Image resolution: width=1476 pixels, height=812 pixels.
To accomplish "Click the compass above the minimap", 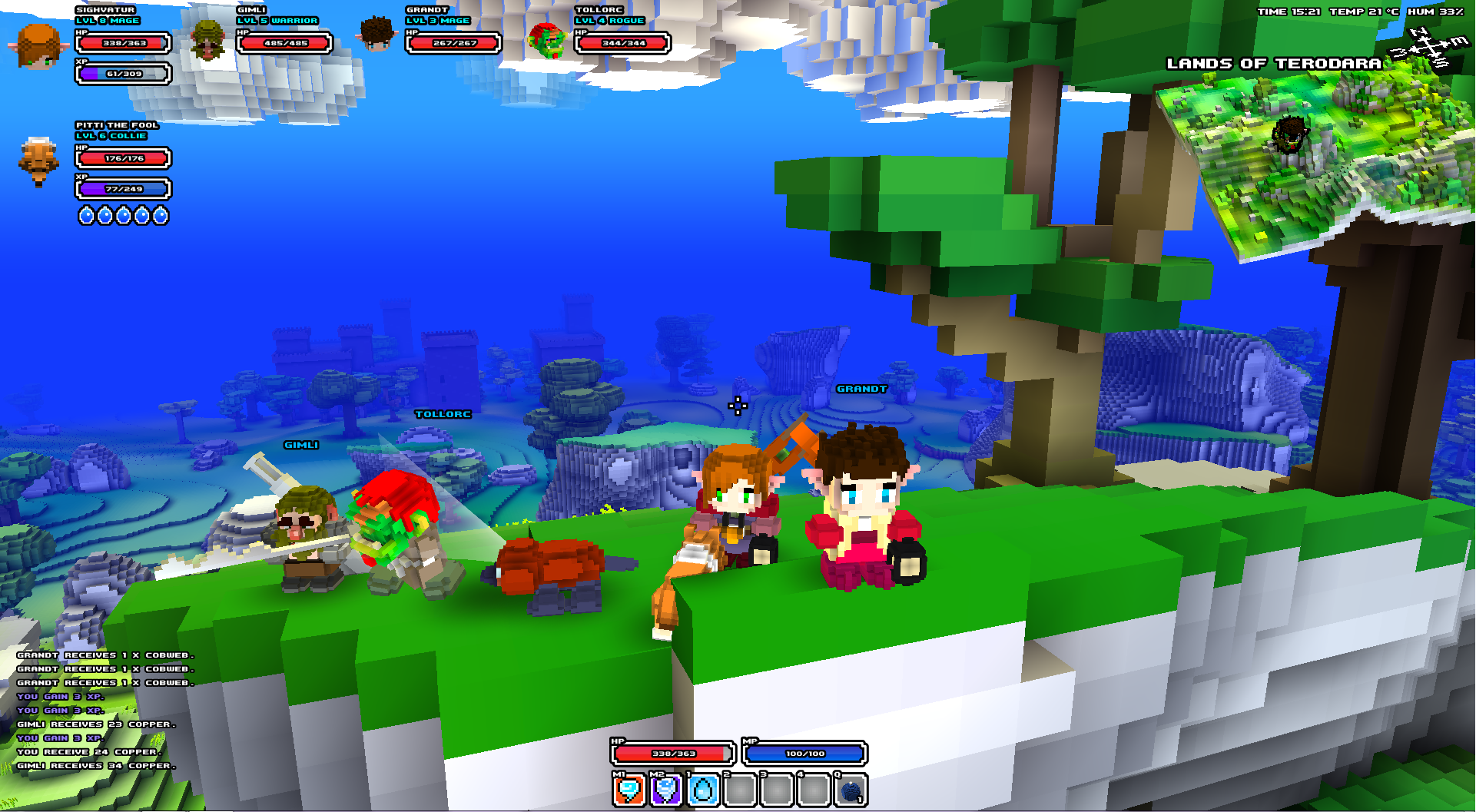I will [x=1429, y=48].
